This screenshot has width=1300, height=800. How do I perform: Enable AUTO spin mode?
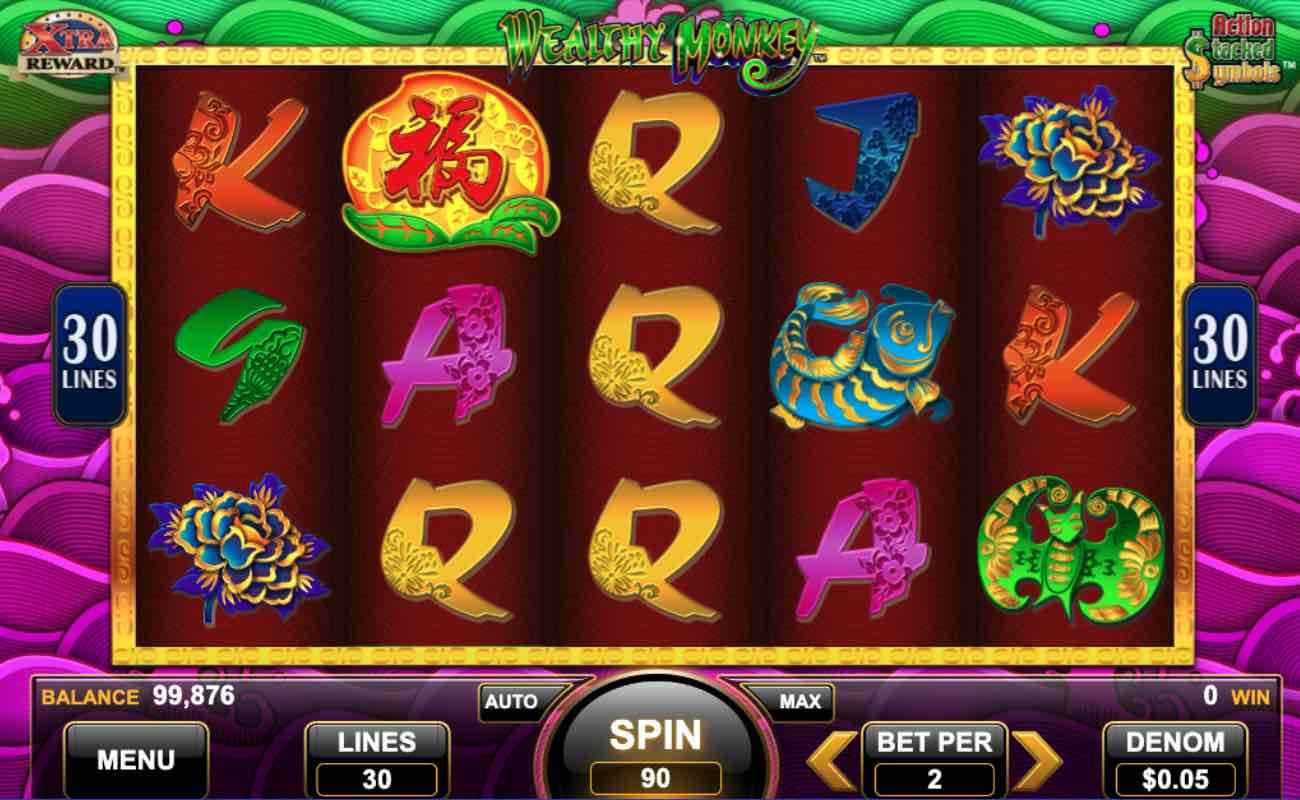pos(513,701)
